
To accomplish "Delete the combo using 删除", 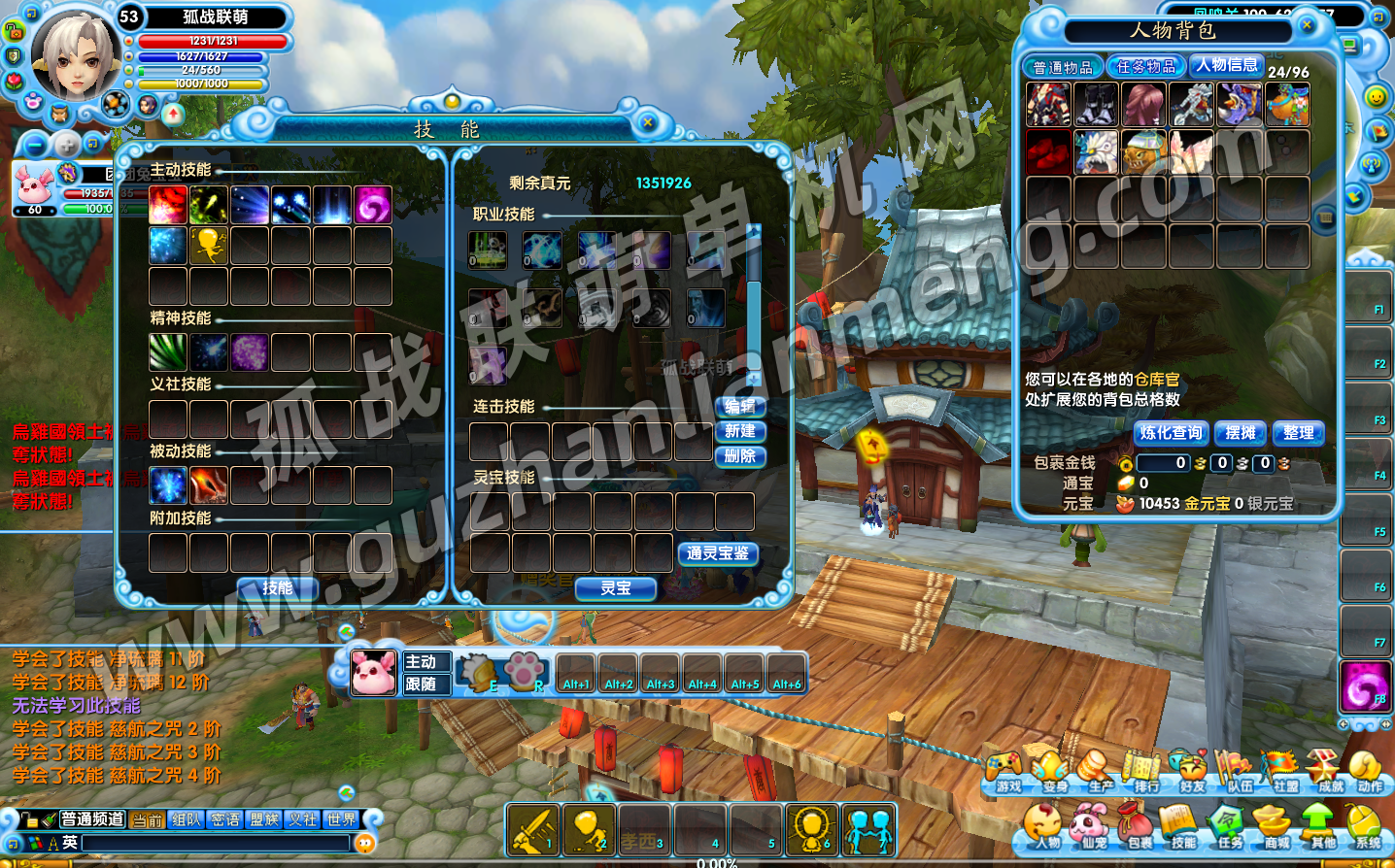I will [x=740, y=456].
